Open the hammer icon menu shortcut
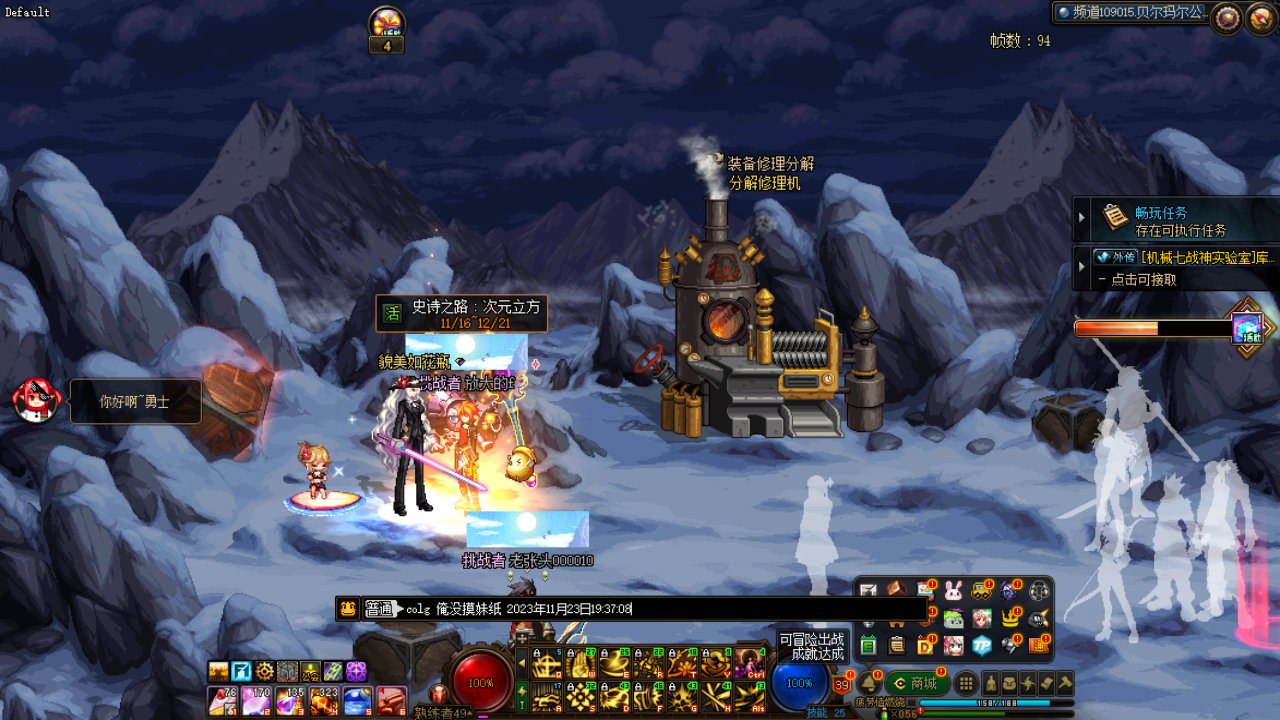The width and height of the screenshot is (1280, 720). click(1065, 684)
